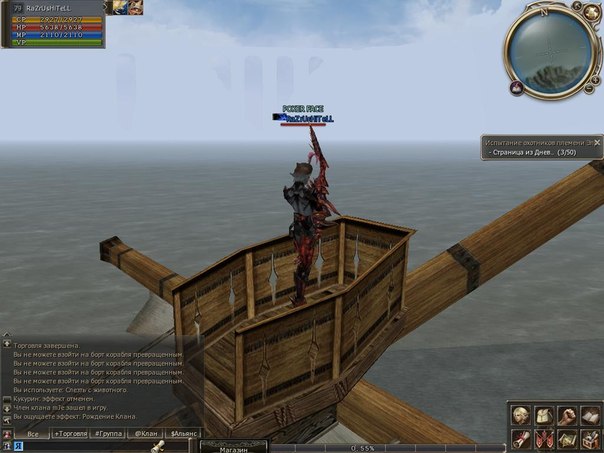Select the #Группа party chat tab

click(107, 434)
